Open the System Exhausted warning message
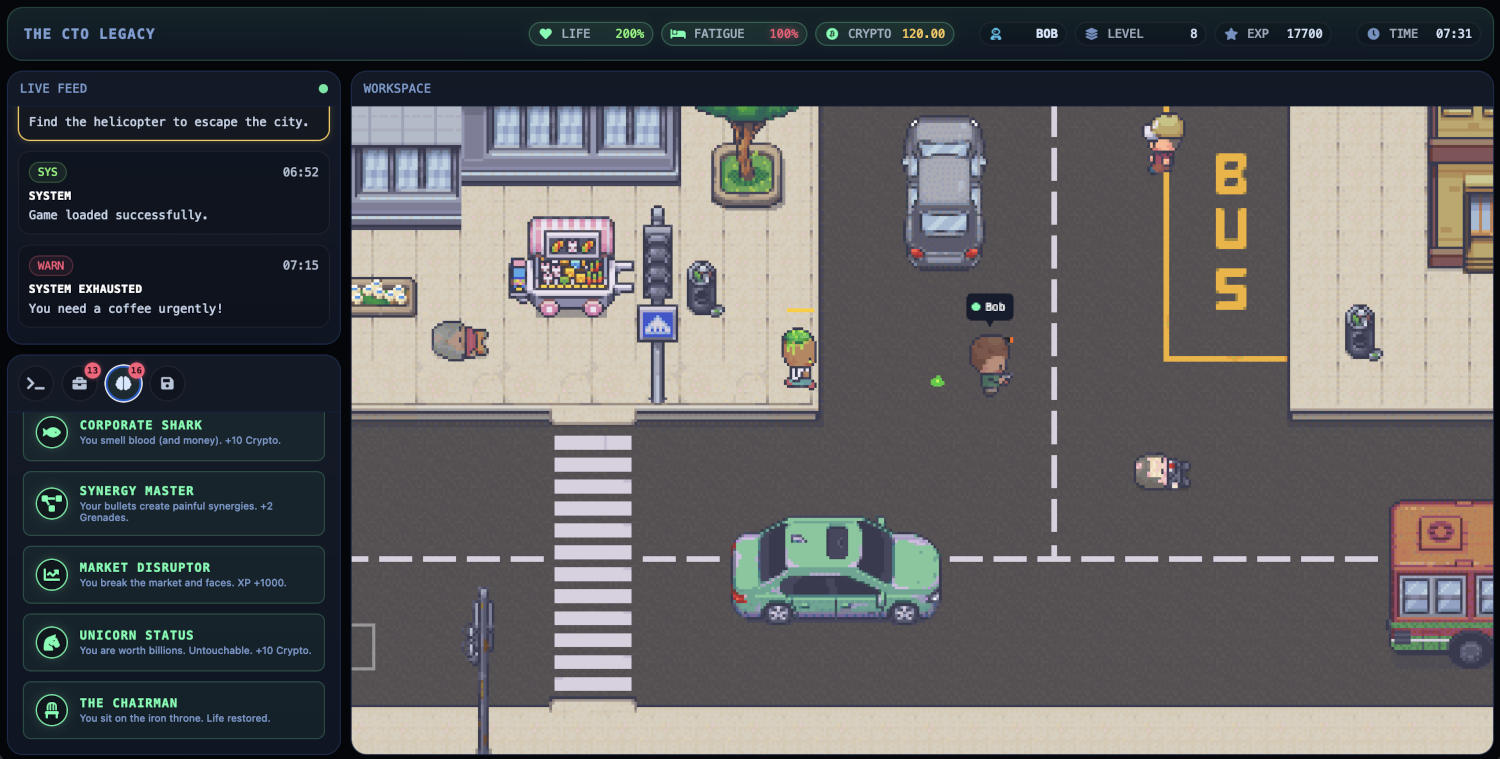Screen dimensions: 1500x759 point(174,286)
